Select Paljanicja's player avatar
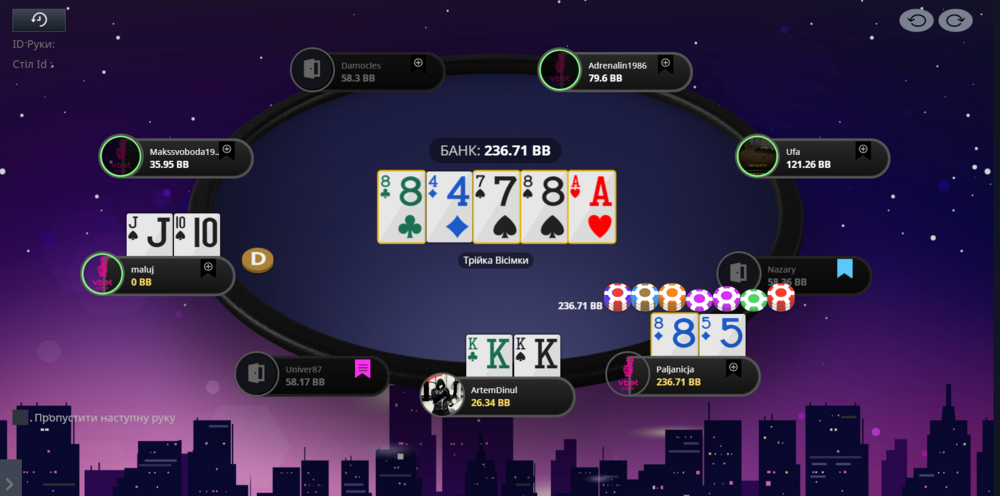The image size is (1000, 496). tap(628, 375)
